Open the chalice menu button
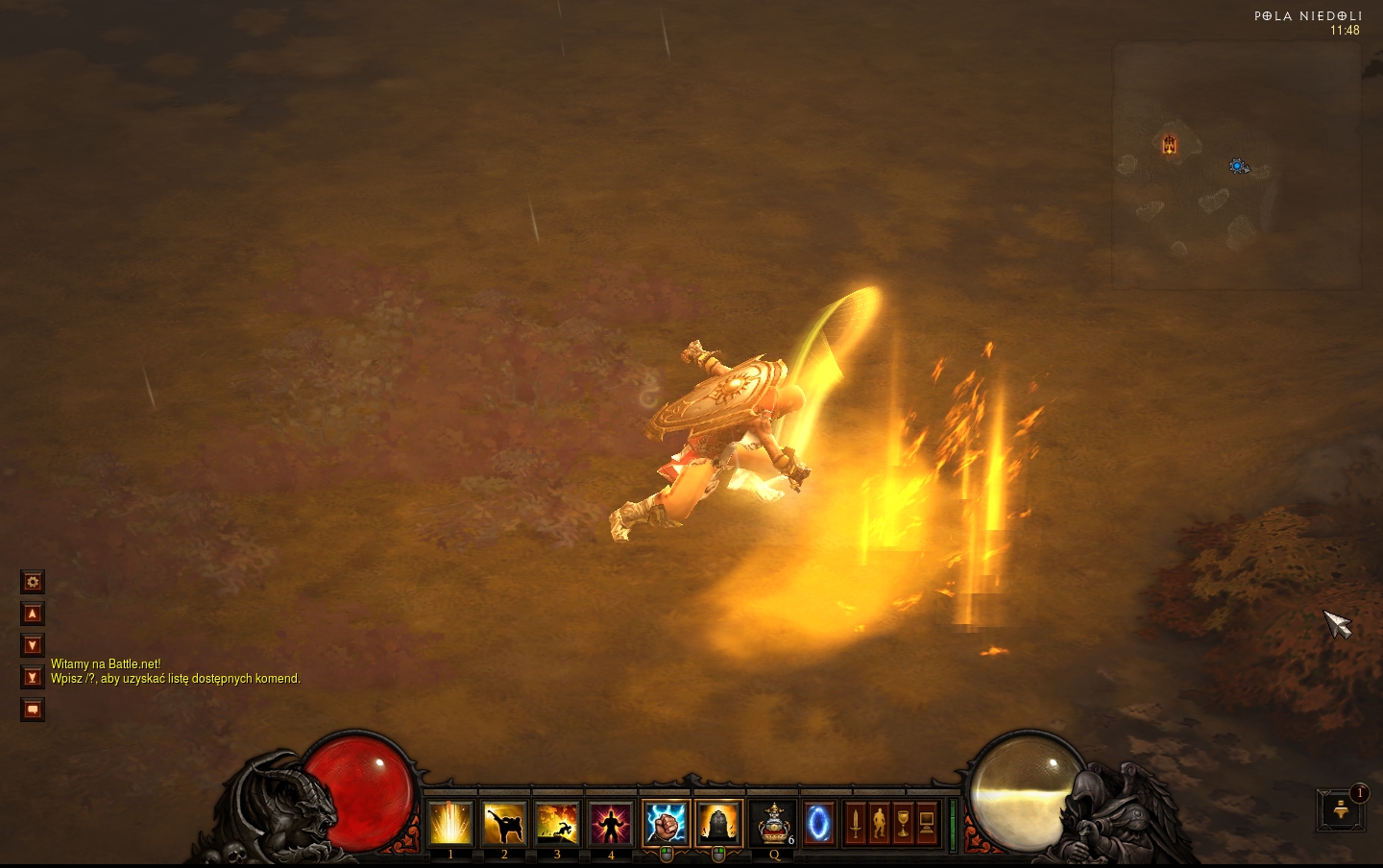This screenshot has width=1383, height=868. [x=903, y=824]
